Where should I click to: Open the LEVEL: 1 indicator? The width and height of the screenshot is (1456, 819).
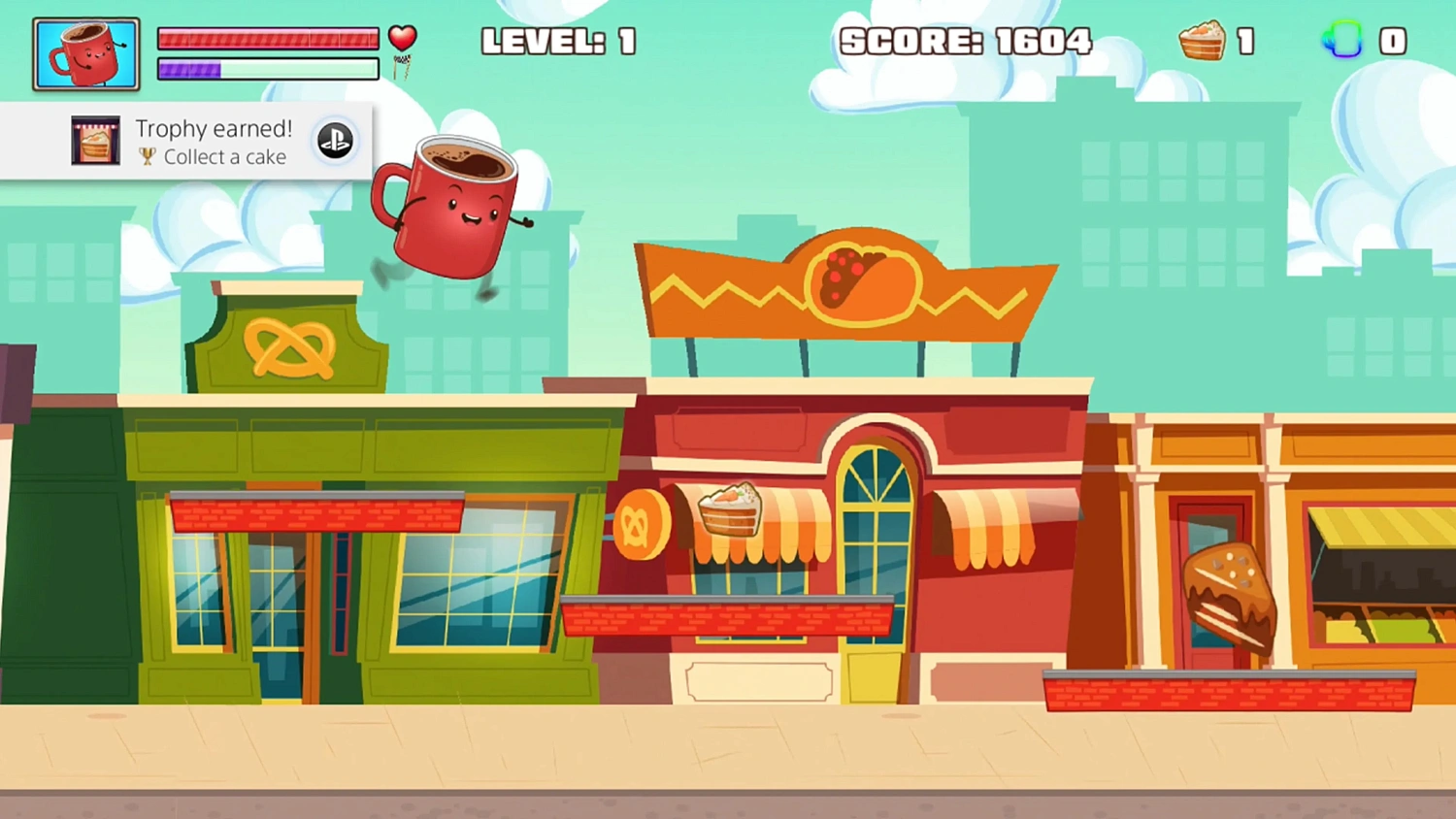tap(558, 41)
